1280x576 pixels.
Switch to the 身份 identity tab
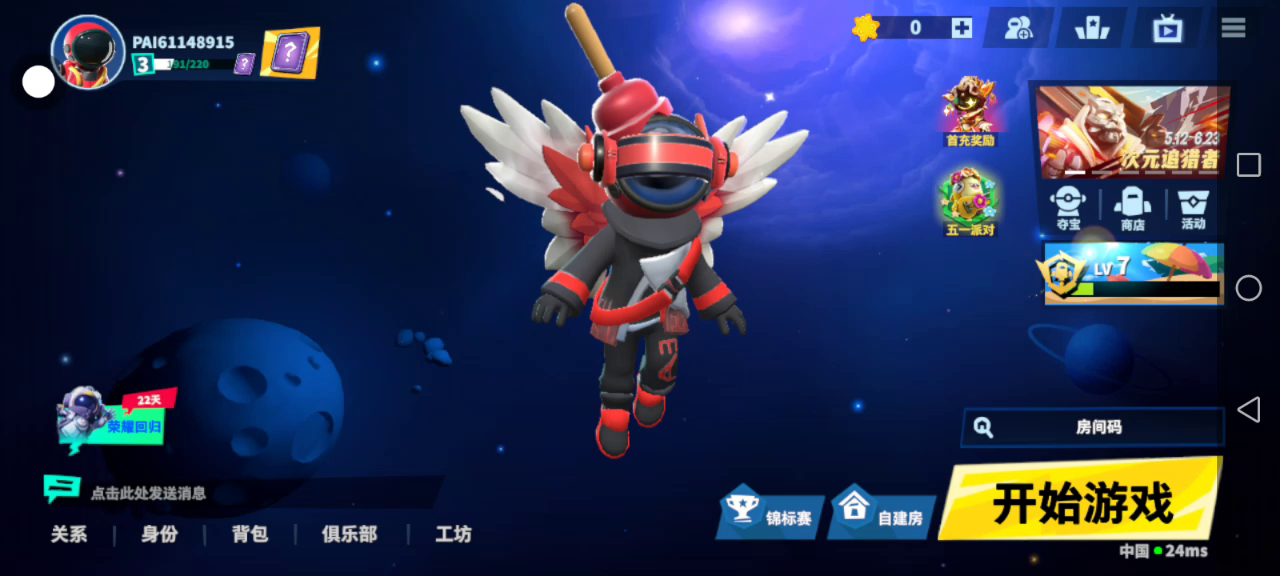click(x=159, y=534)
